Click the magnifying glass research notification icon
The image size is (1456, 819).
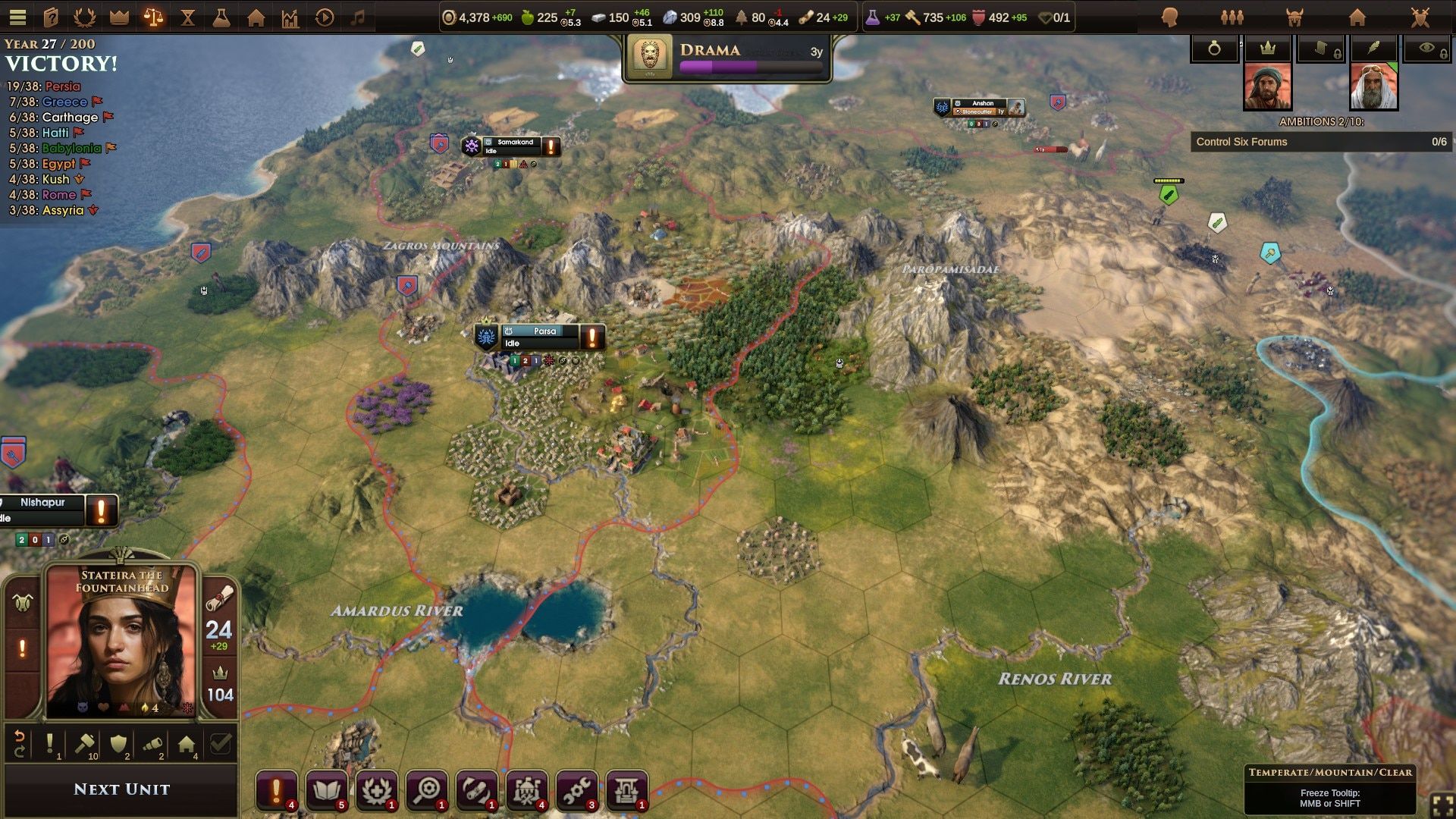point(427,791)
